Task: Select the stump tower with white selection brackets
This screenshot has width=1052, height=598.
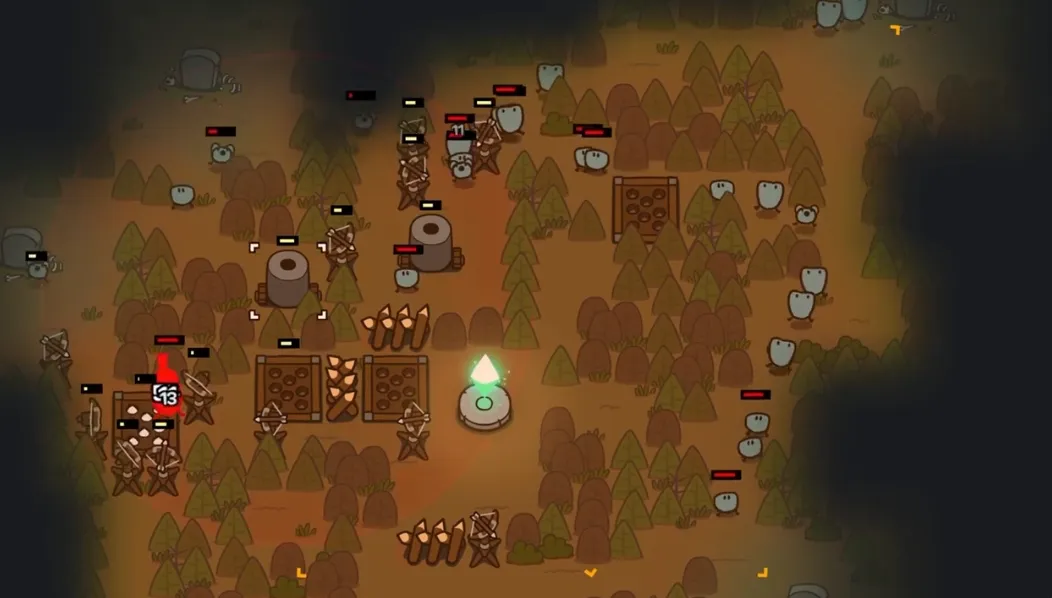Action: [x=287, y=279]
